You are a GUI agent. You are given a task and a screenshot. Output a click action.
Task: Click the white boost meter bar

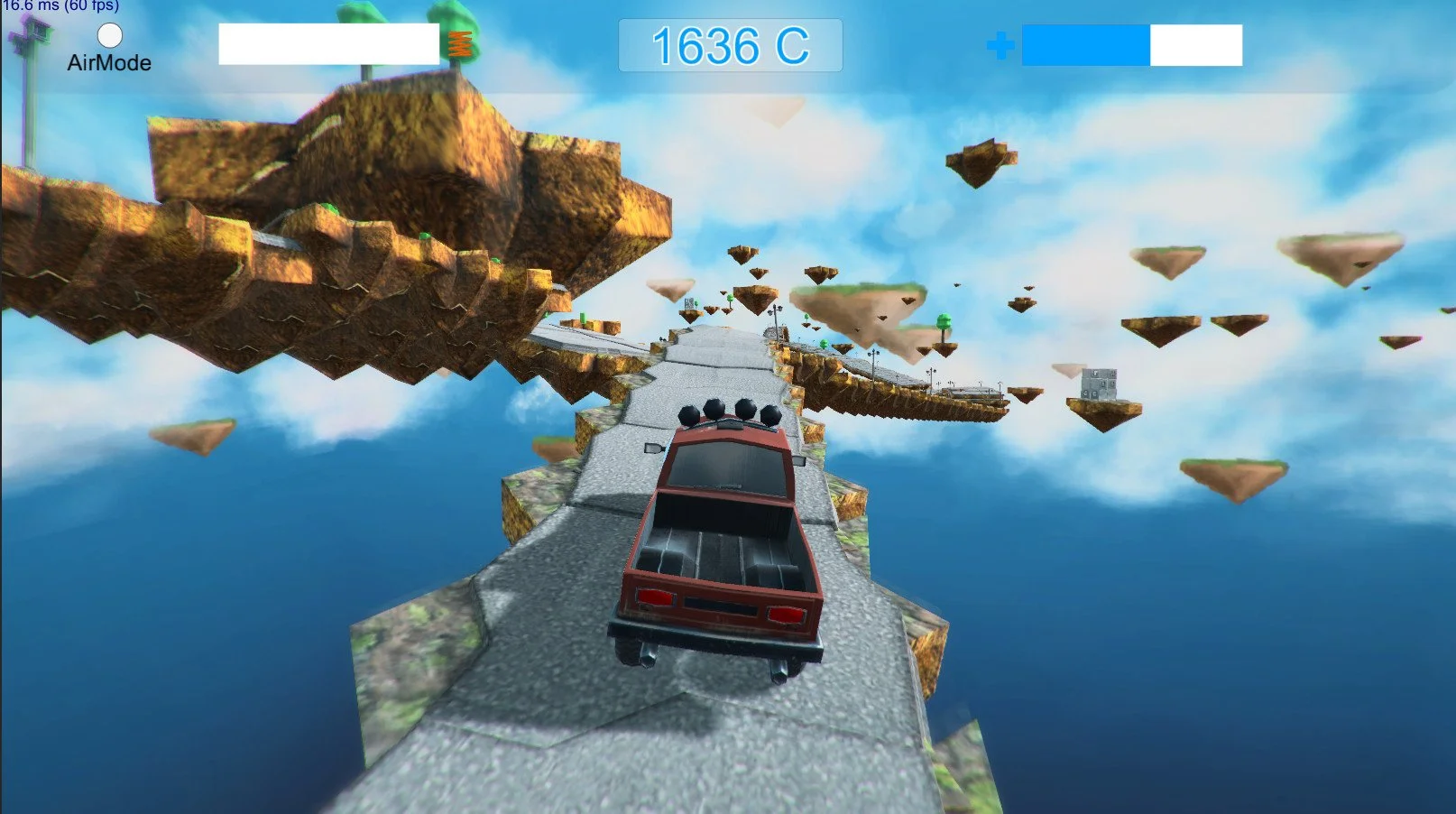pyautogui.click(x=329, y=47)
